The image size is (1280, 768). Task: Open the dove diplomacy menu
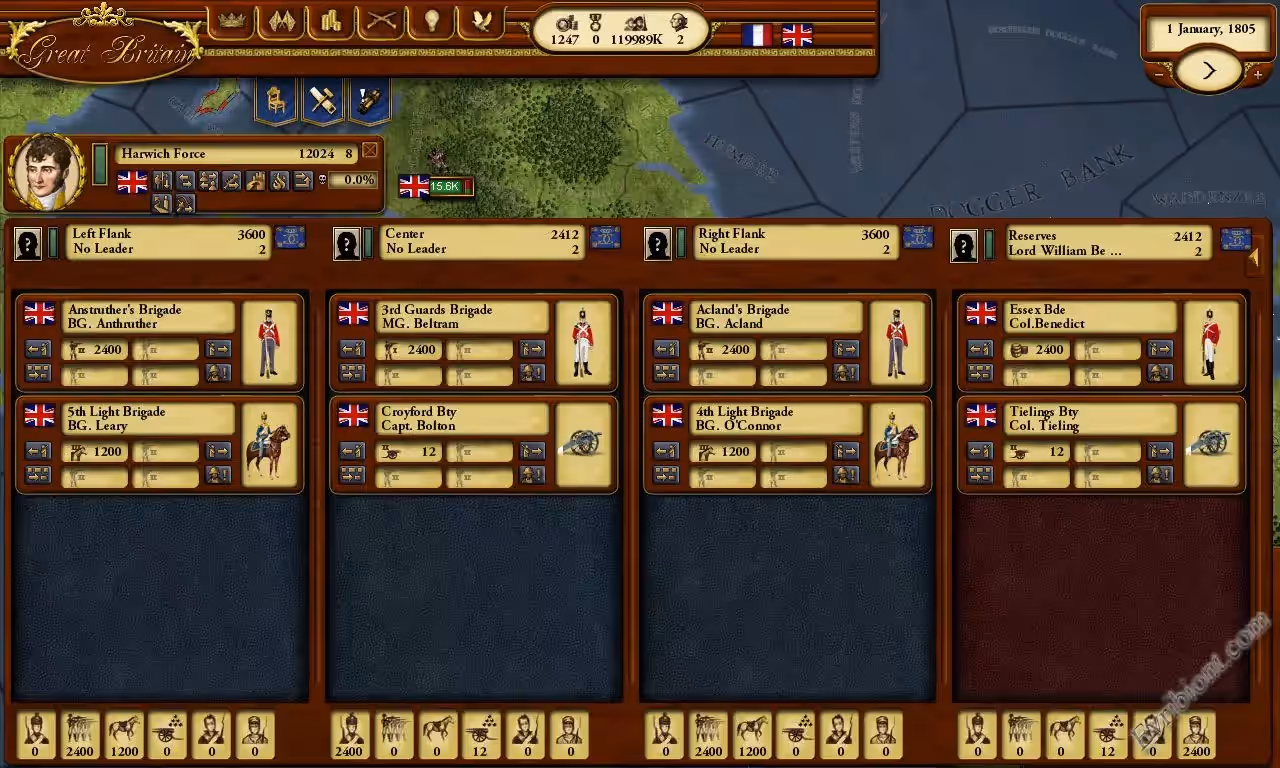click(482, 22)
